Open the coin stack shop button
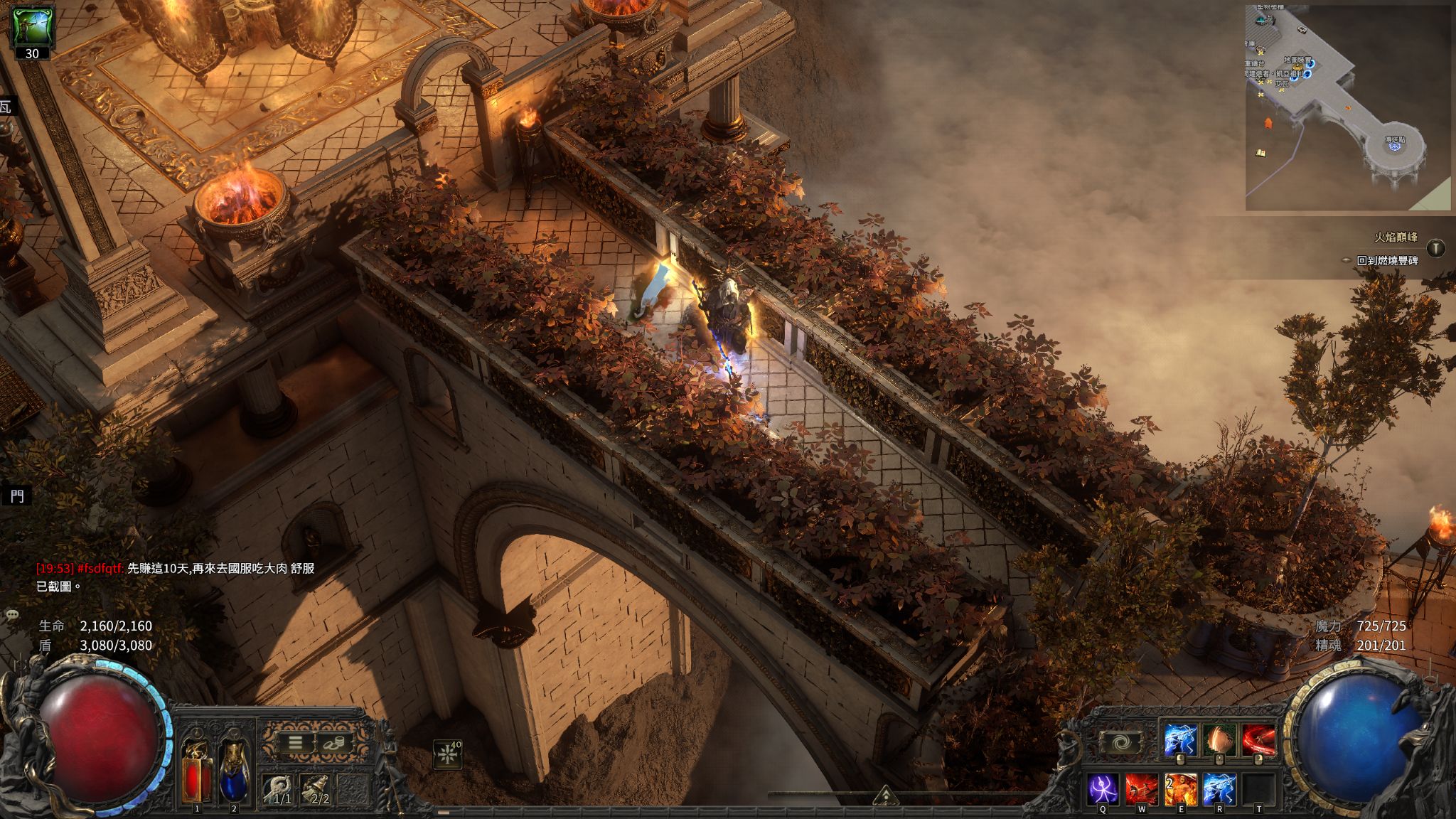The height and width of the screenshot is (819, 1456). point(331,743)
